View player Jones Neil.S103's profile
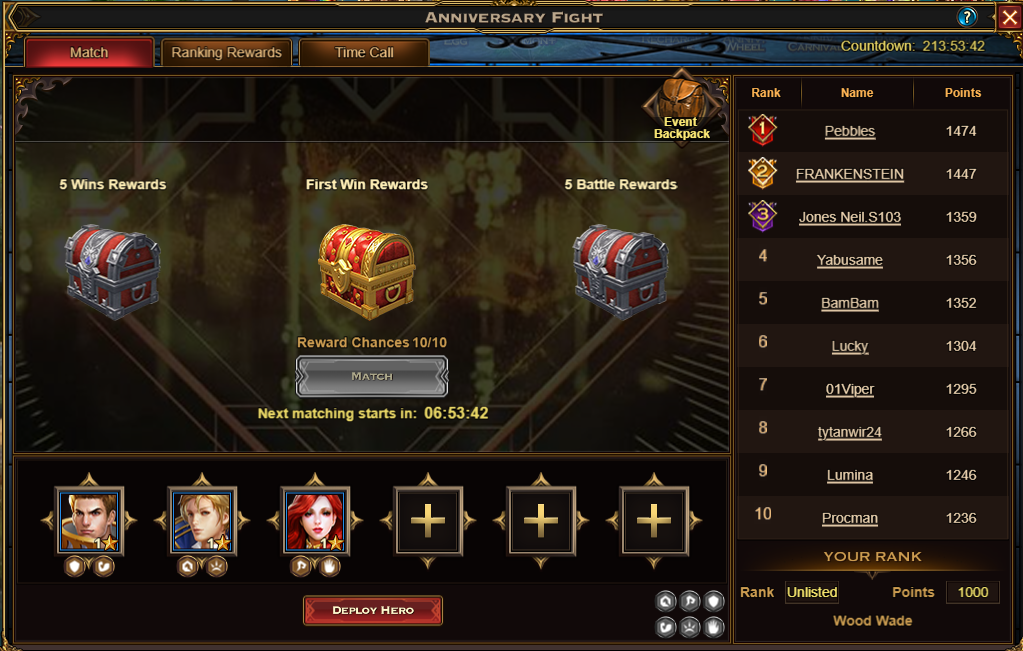Screen dimensions: 1023x651 click(x=849, y=217)
